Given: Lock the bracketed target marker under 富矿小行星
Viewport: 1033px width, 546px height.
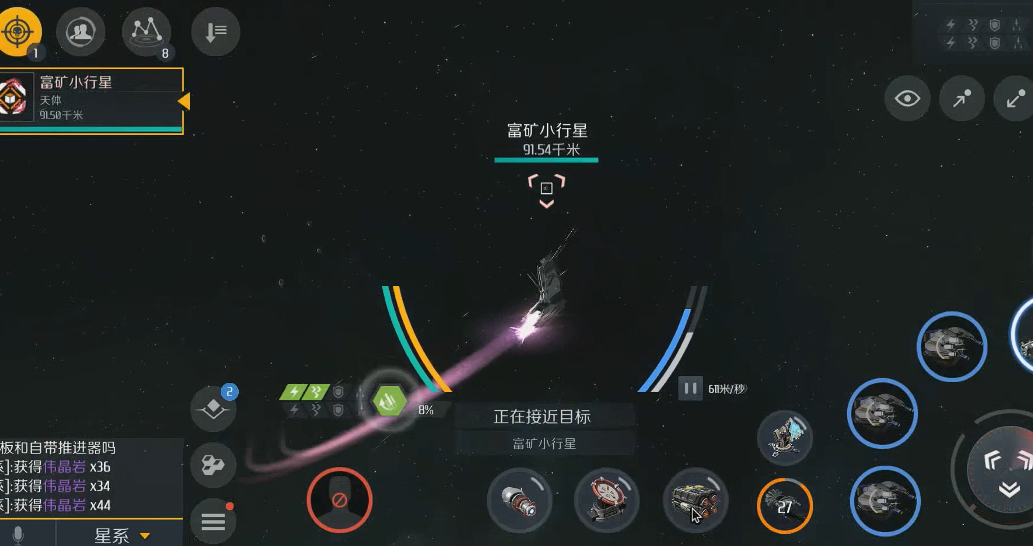Looking at the screenshot, I should [547, 188].
